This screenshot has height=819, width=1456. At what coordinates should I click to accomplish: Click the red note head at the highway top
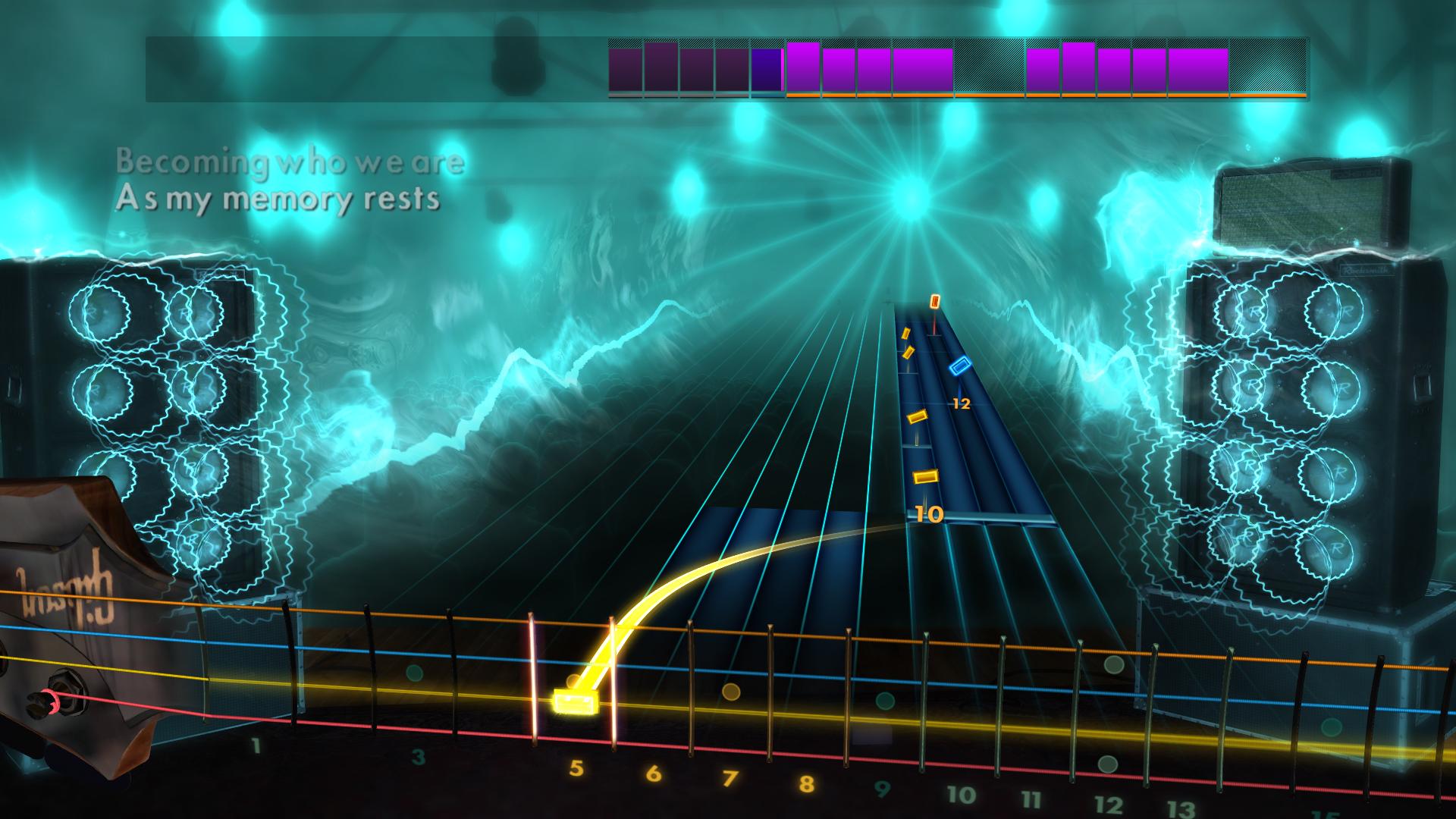click(935, 303)
